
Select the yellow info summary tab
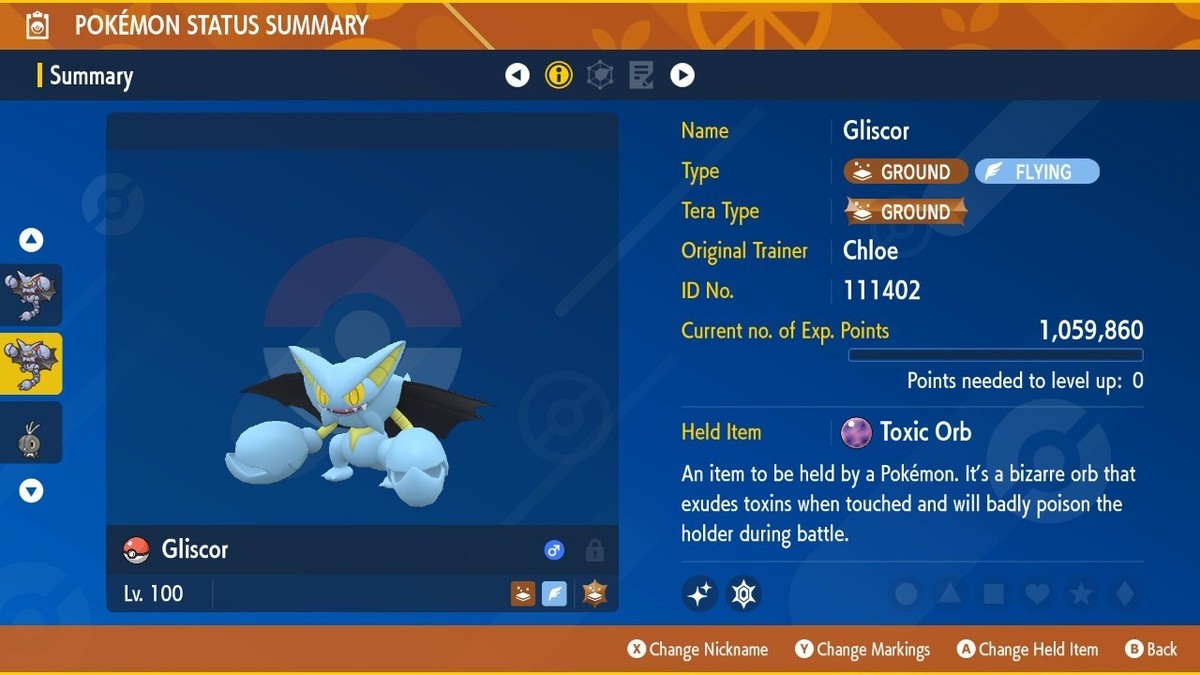(x=559, y=75)
